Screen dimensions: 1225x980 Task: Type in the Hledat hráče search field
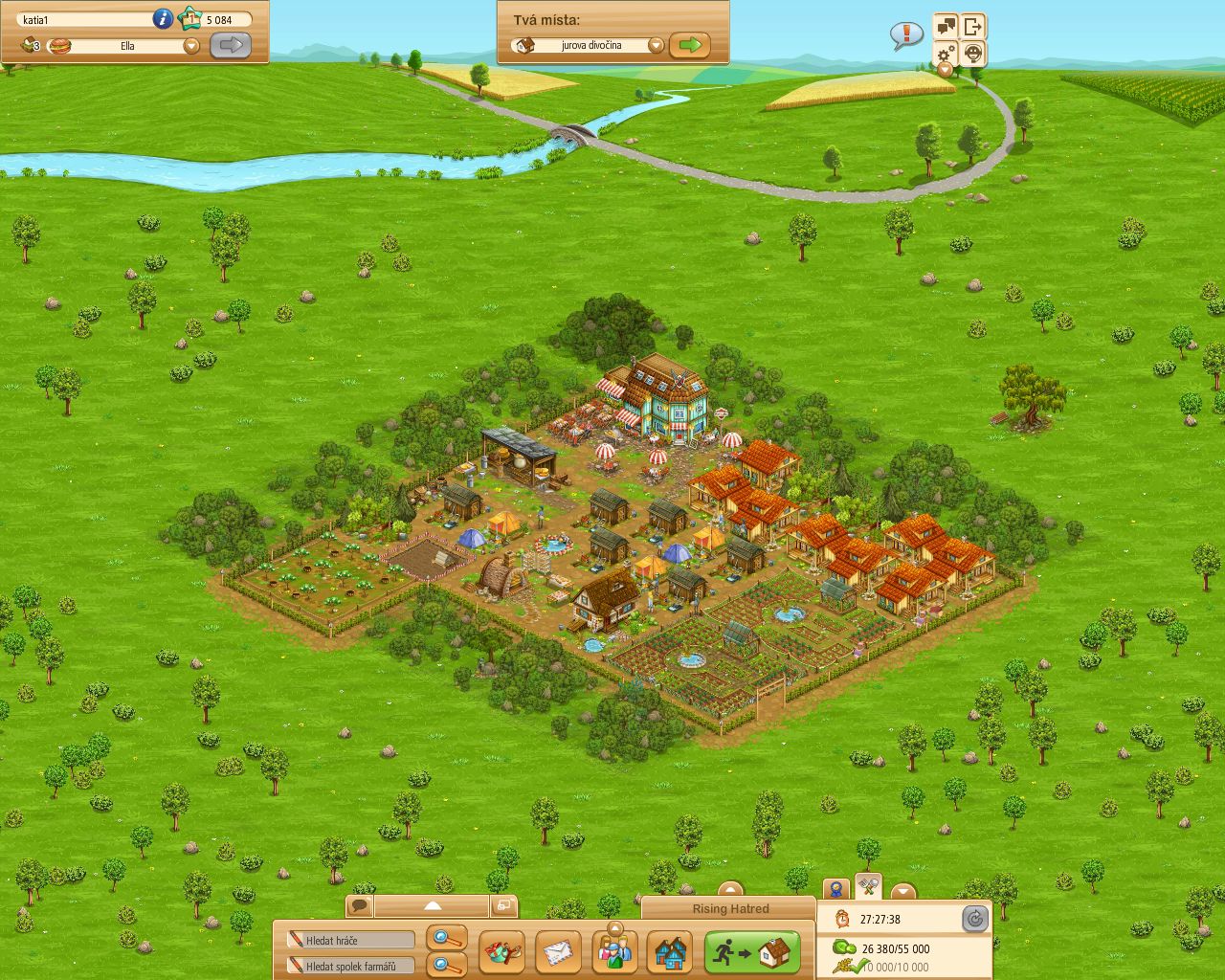click(x=349, y=940)
